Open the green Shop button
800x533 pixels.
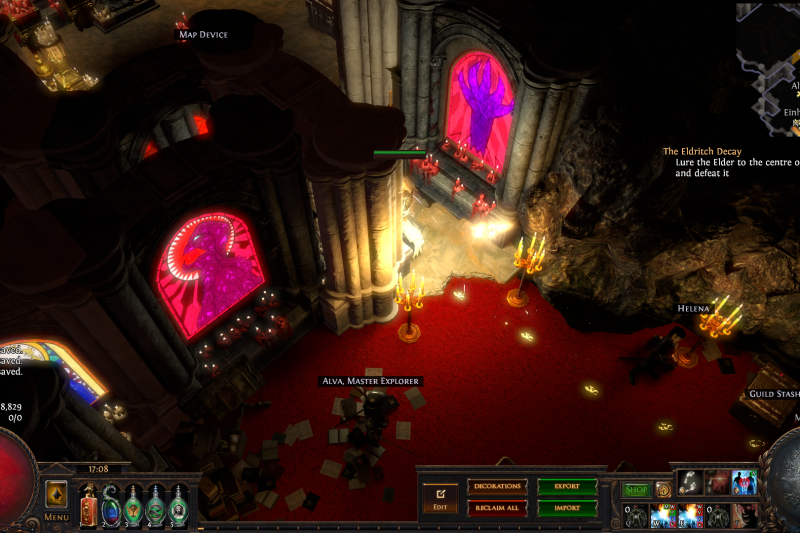pyautogui.click(x=636, y=490)
